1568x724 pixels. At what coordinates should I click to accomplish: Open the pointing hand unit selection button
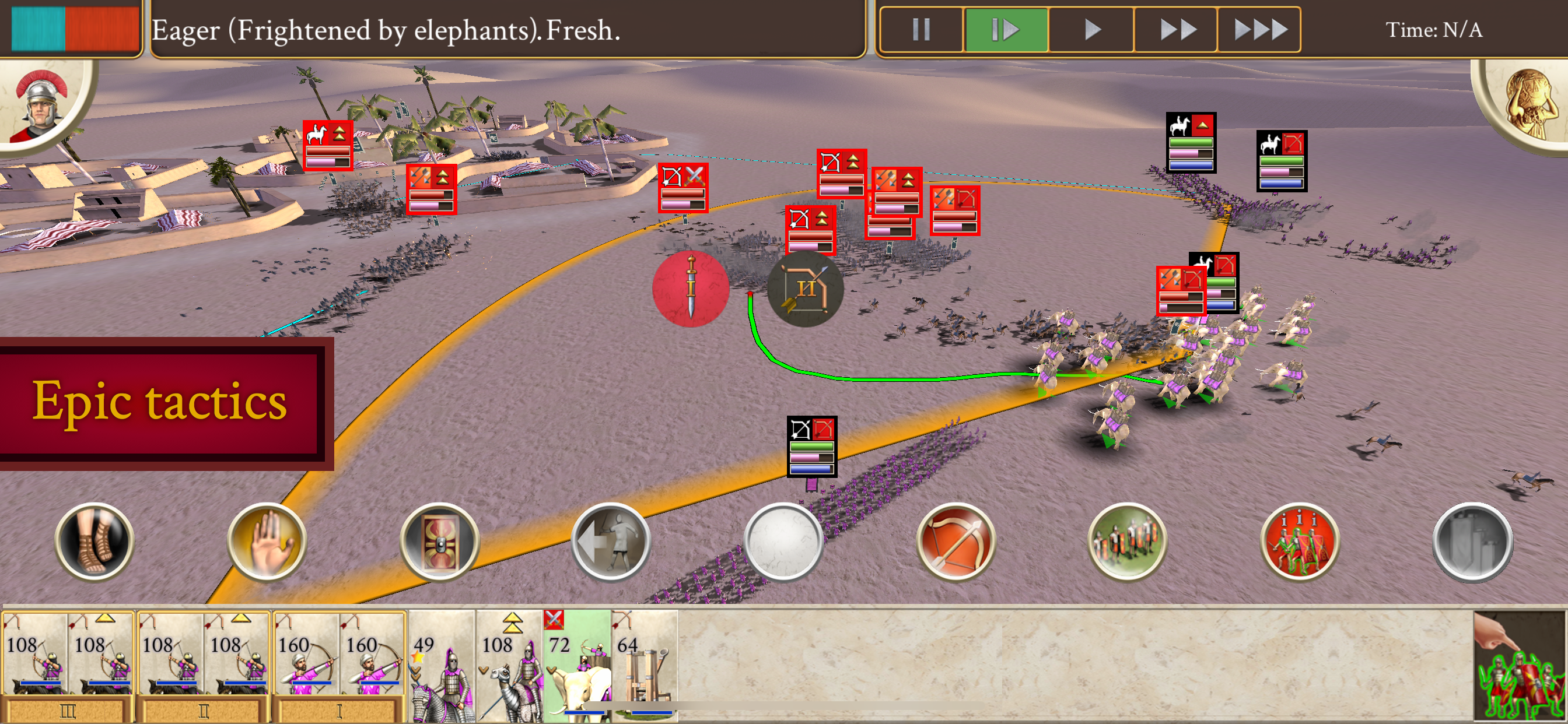click(1520, 667)
